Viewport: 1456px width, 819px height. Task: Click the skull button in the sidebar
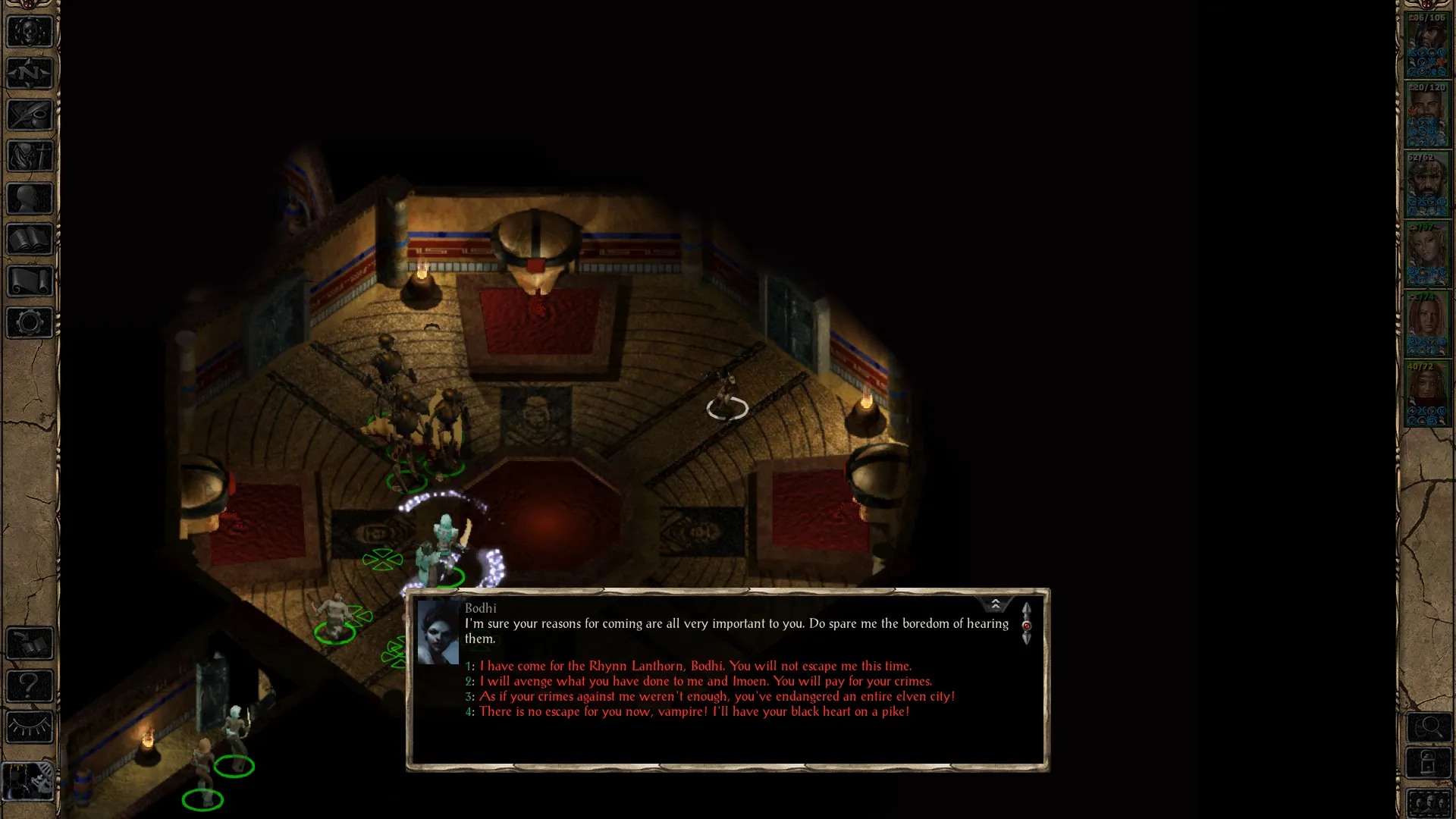[x=30, y=32]
